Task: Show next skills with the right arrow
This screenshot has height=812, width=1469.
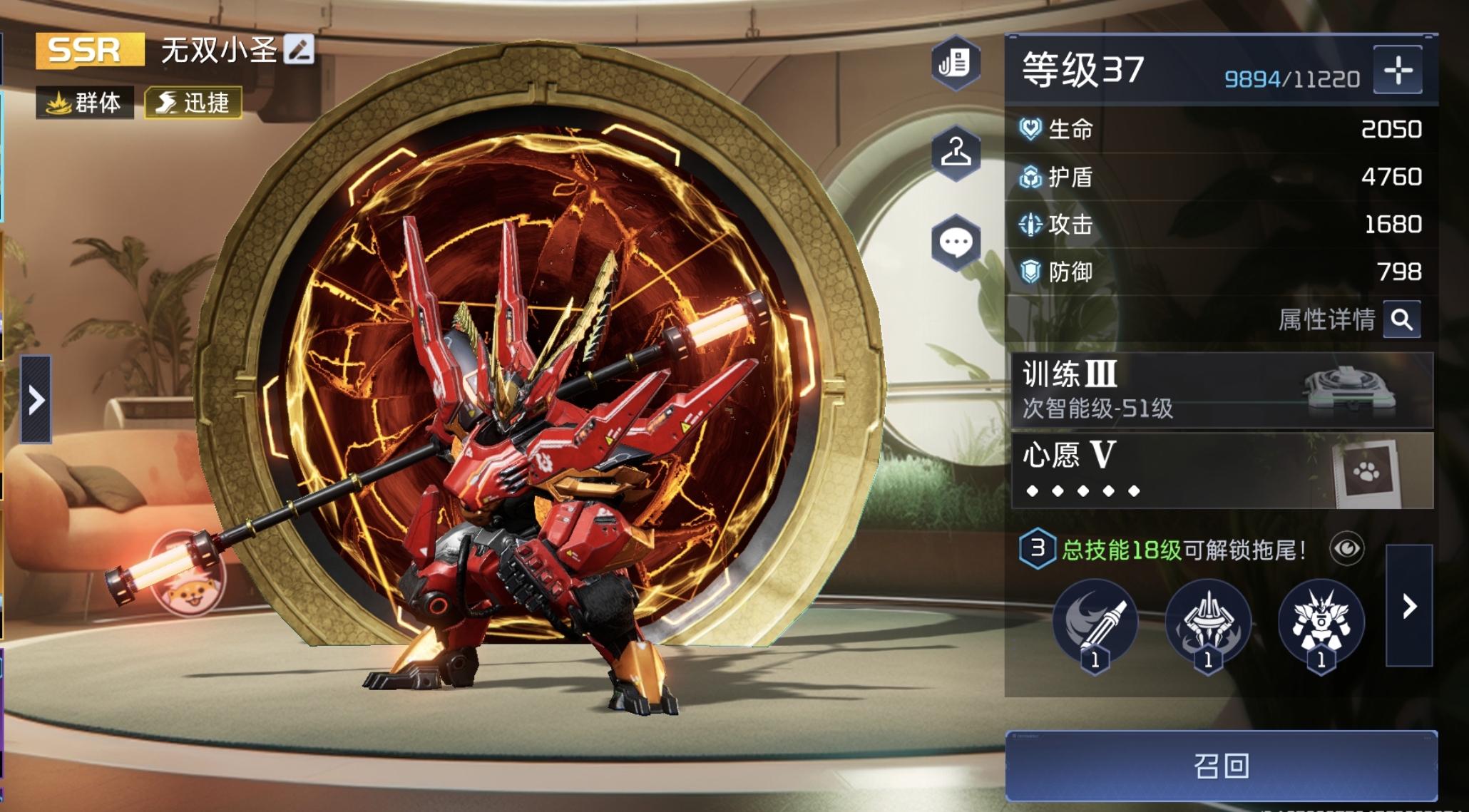Action: [1409, 607]
